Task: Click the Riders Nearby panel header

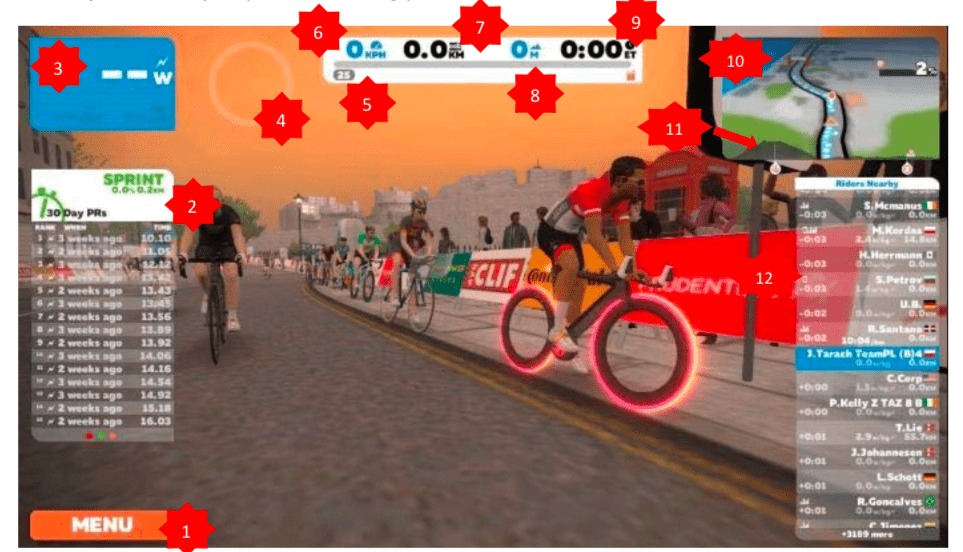Action: (867, 184)
